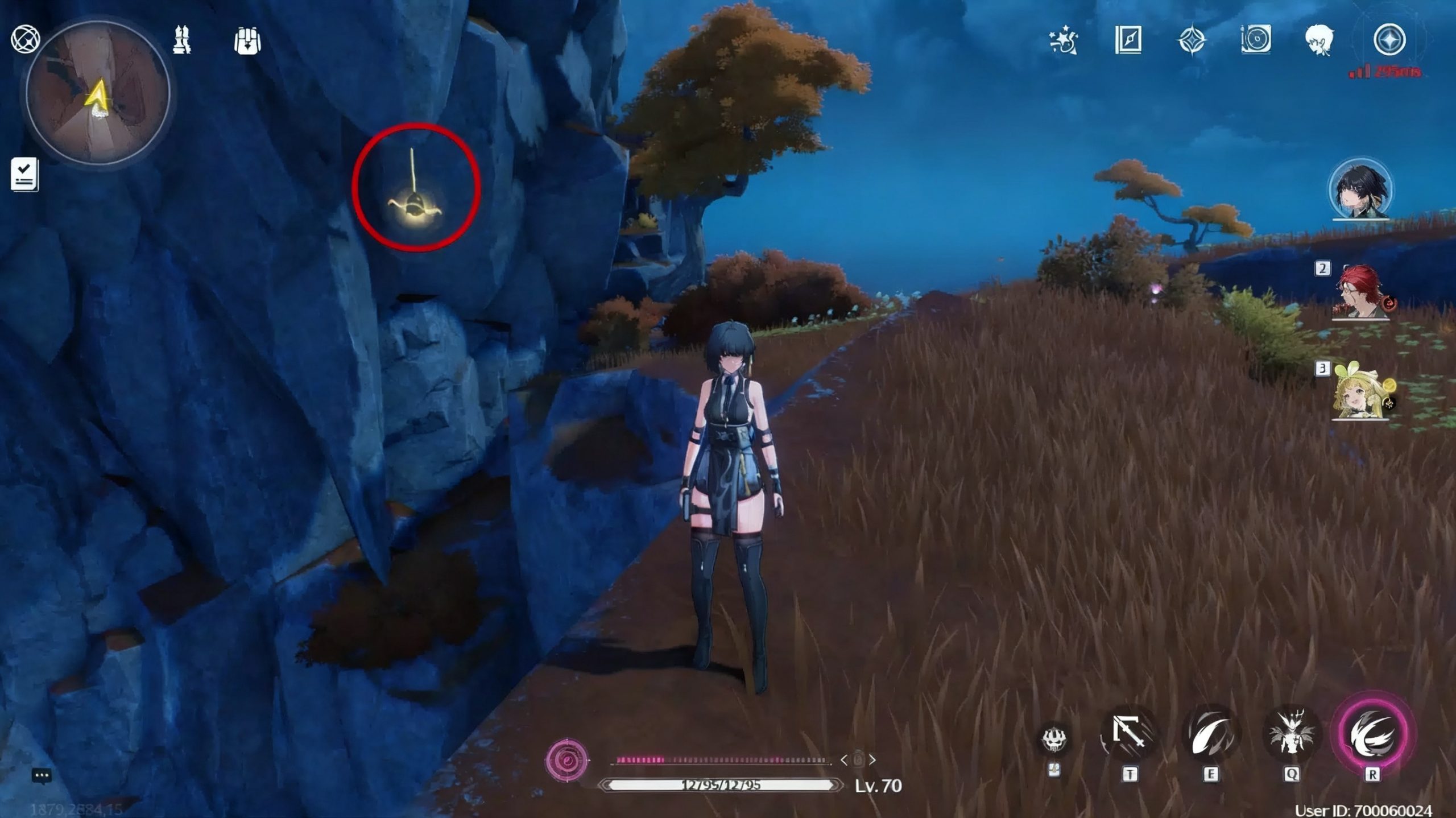The image size is (1456, 818).
Task: Open the compass guidebook icon
Action: pyautogui.click(x=1128, y=40)
